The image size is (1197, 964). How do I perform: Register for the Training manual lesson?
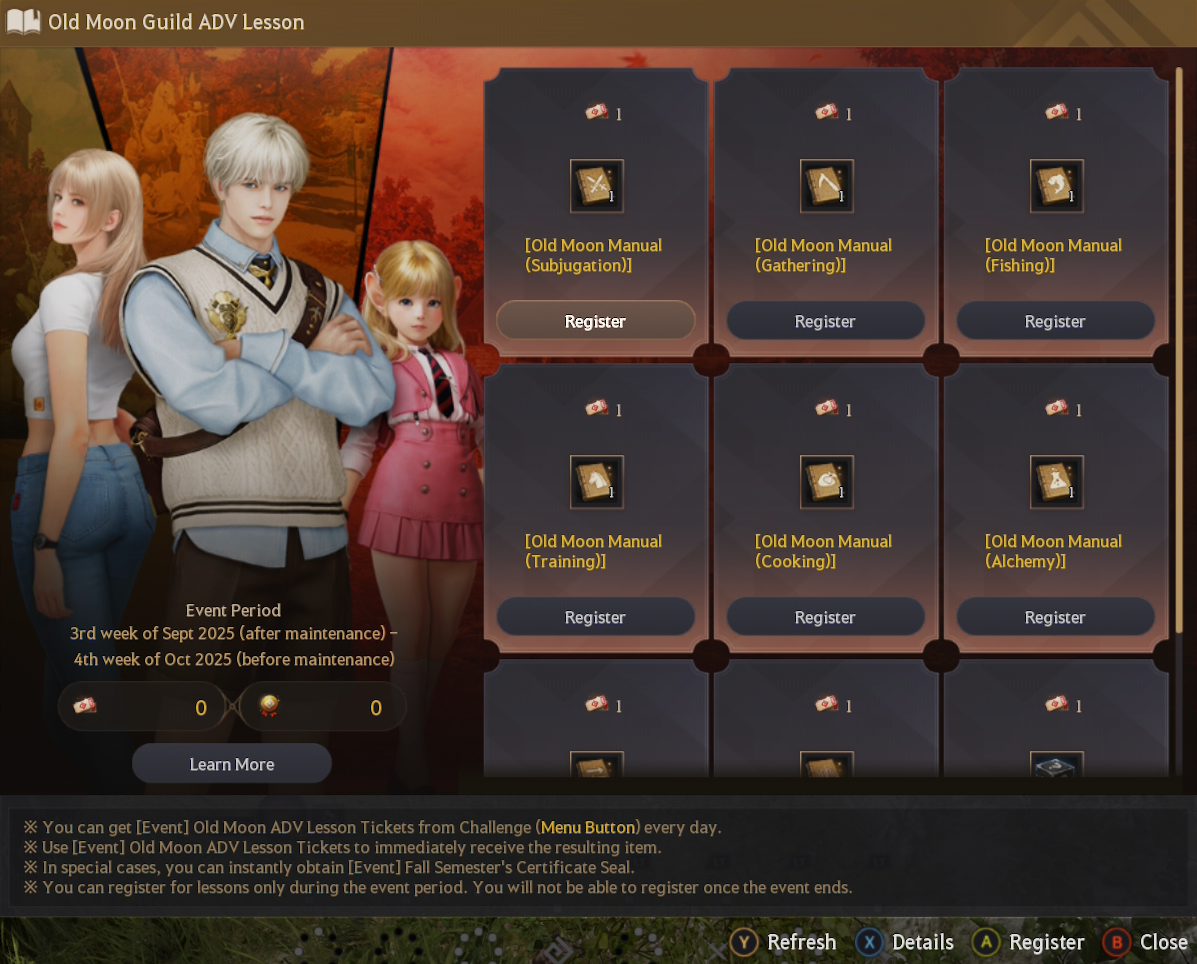(x=595, y=617)
